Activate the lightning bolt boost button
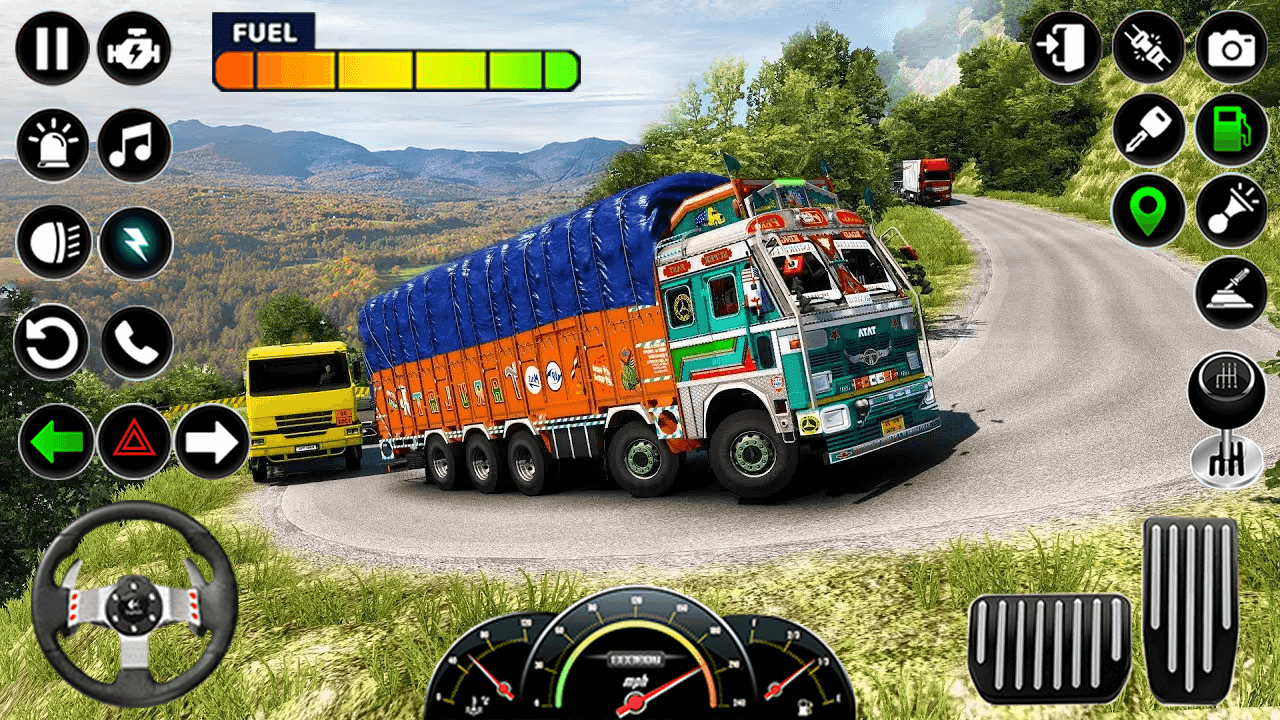1280x720 pixels. (135, 243)
